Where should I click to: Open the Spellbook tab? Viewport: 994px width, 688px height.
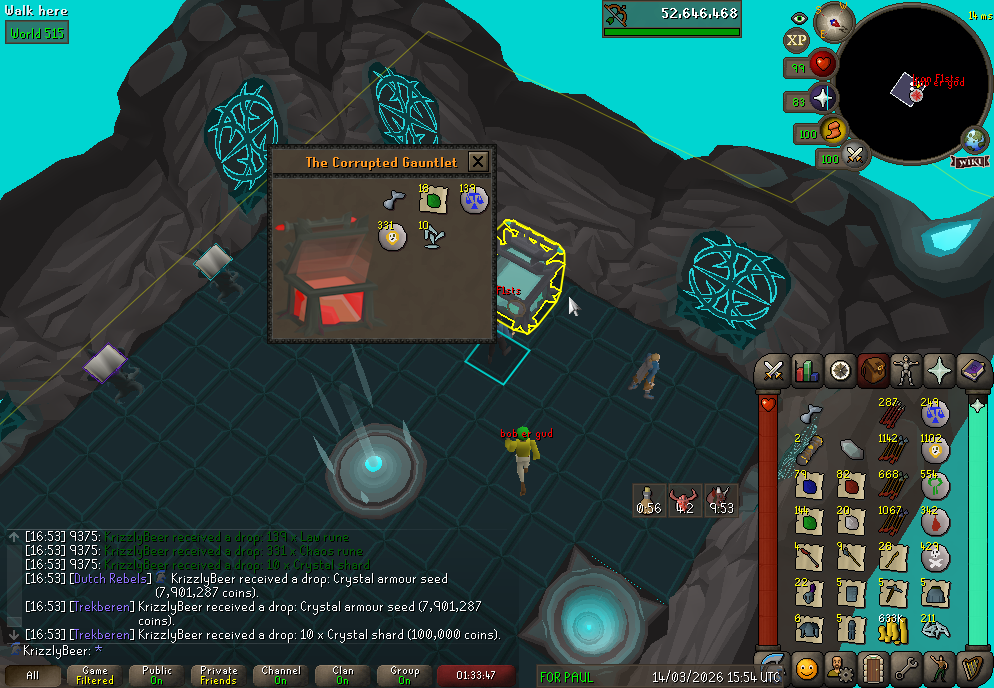(973, 371)
